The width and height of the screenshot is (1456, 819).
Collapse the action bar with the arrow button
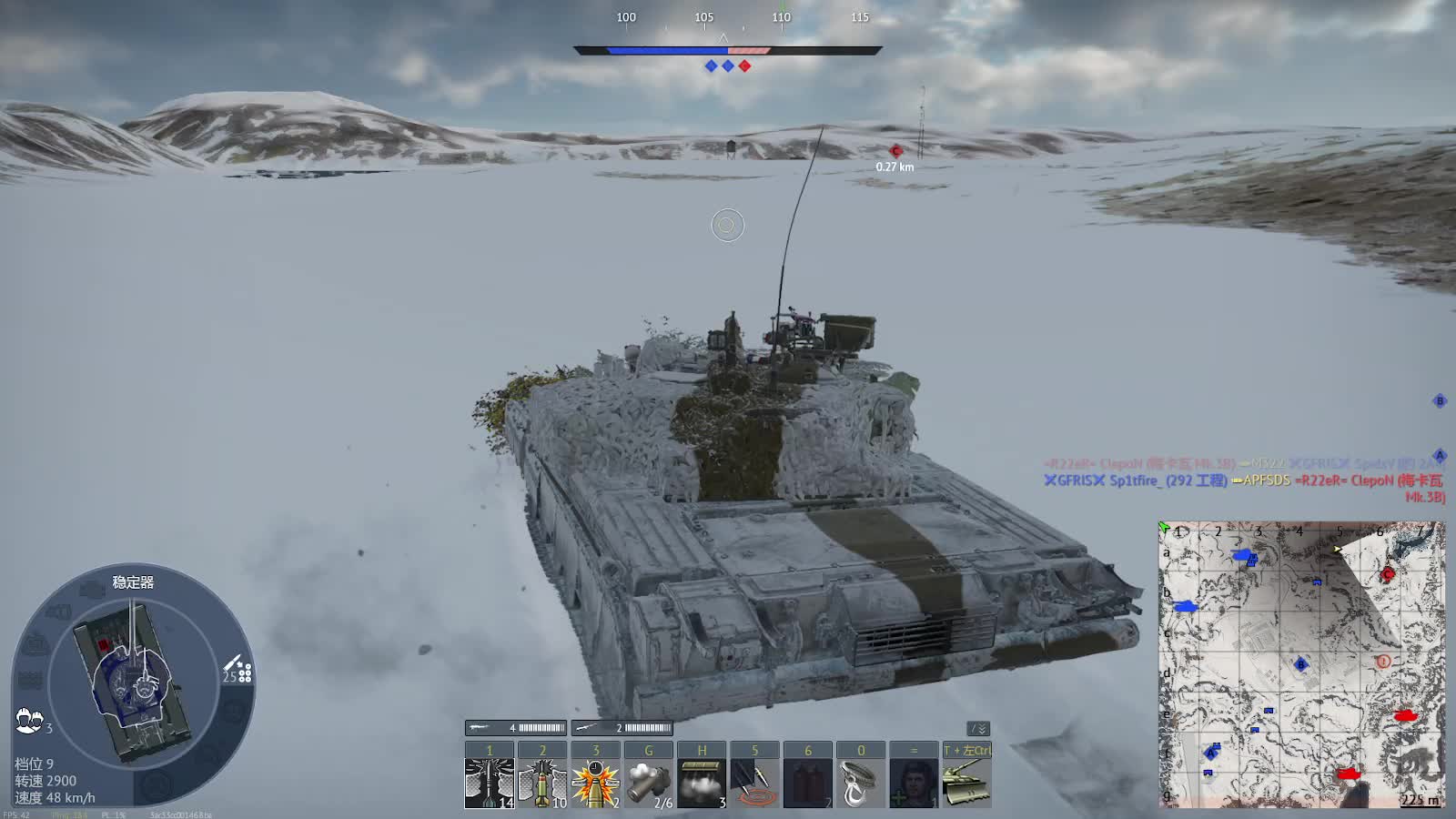click(978, 729)
